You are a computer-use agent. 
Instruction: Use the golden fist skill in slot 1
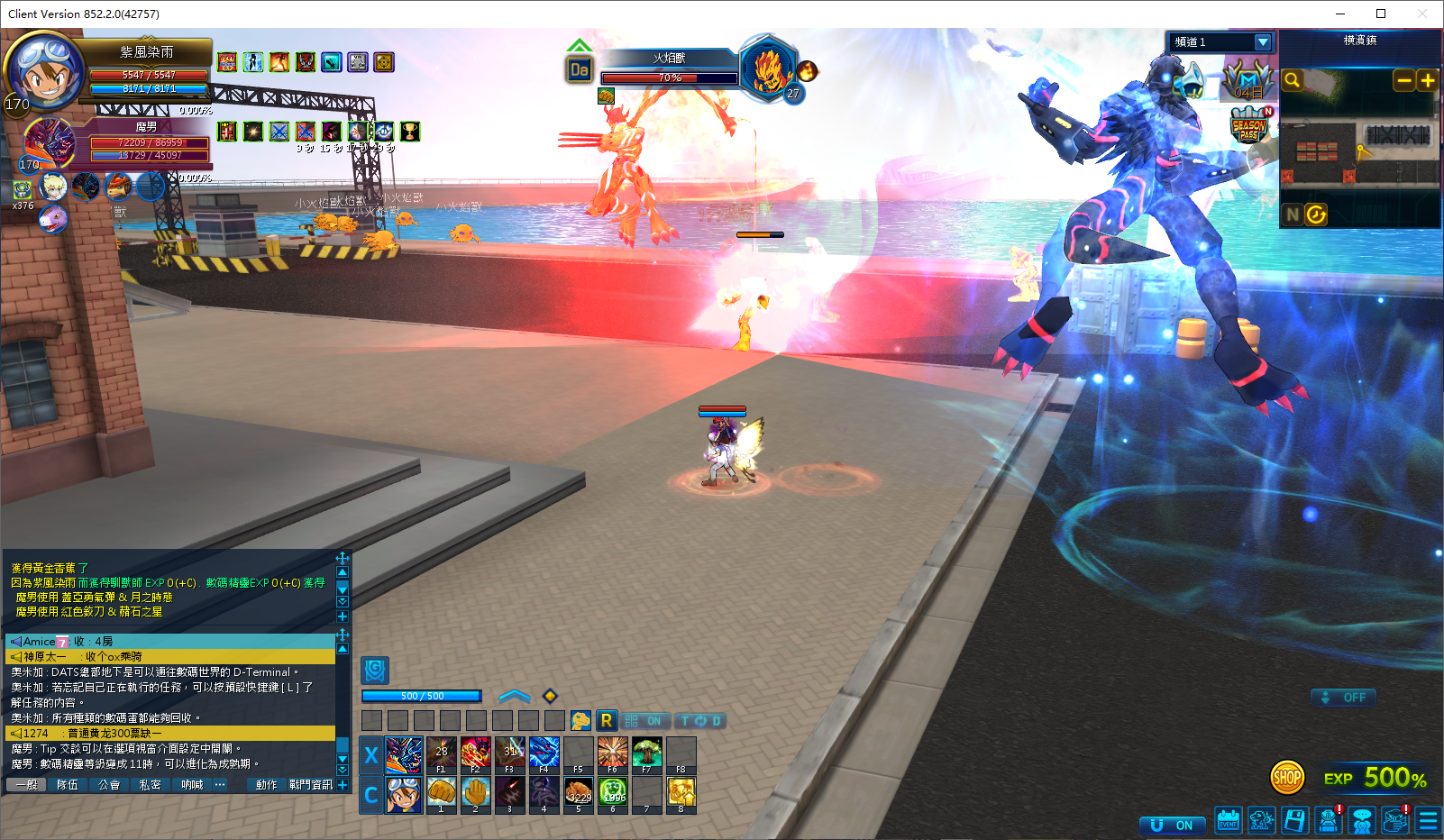pyautogui.click(x=441, y=792)
